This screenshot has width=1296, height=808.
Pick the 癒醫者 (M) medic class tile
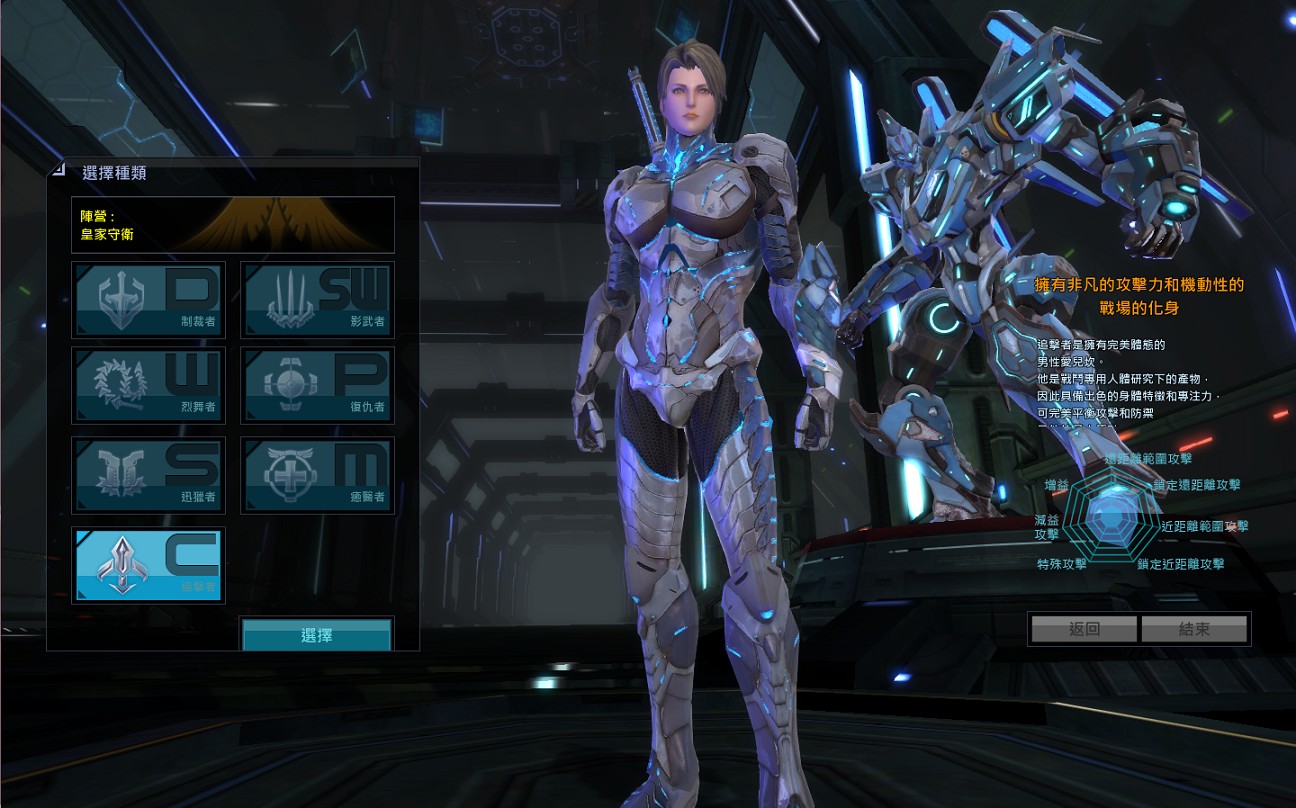317,474
